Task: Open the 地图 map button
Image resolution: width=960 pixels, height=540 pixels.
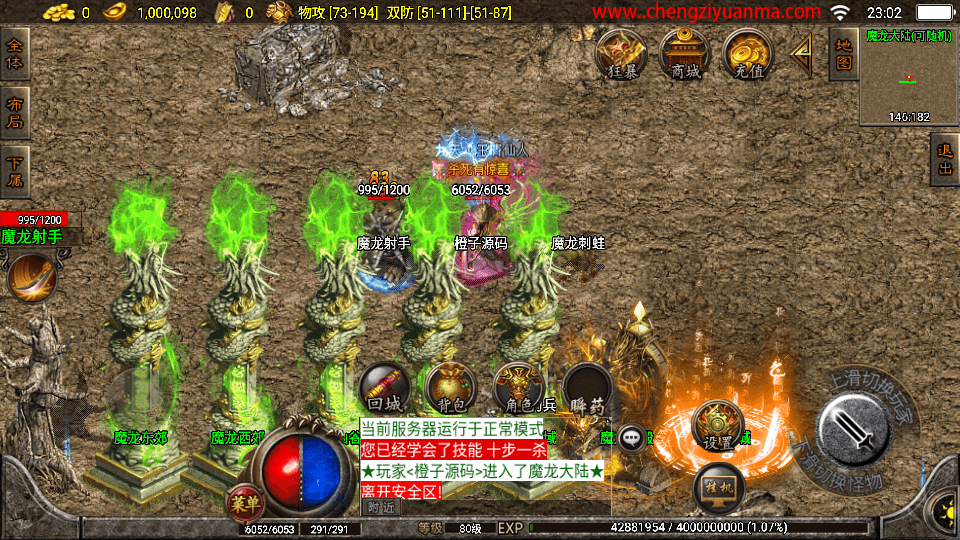Action: [x=843, y=54]
